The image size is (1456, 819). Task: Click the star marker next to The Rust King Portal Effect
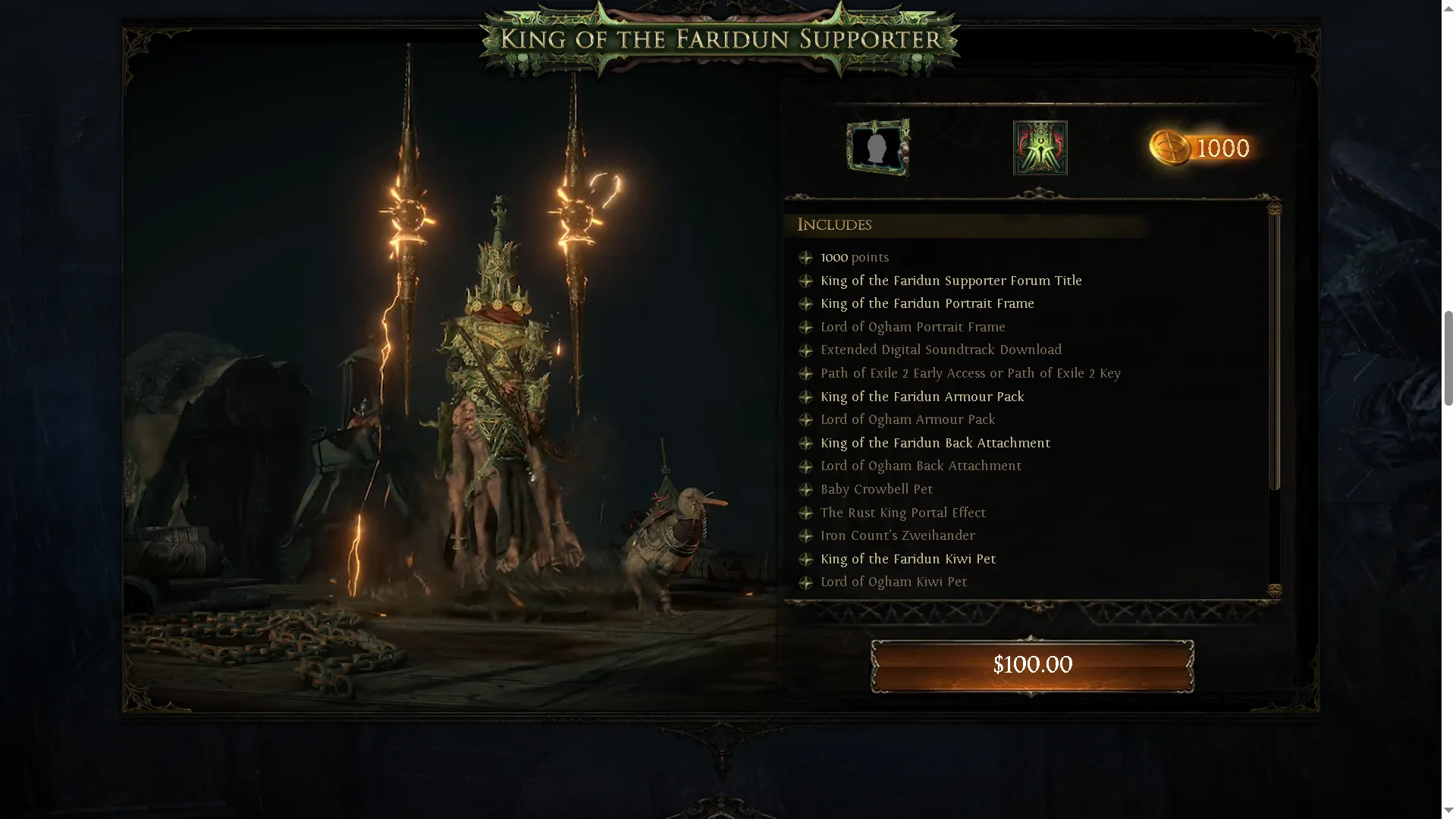tap(806, 513)
